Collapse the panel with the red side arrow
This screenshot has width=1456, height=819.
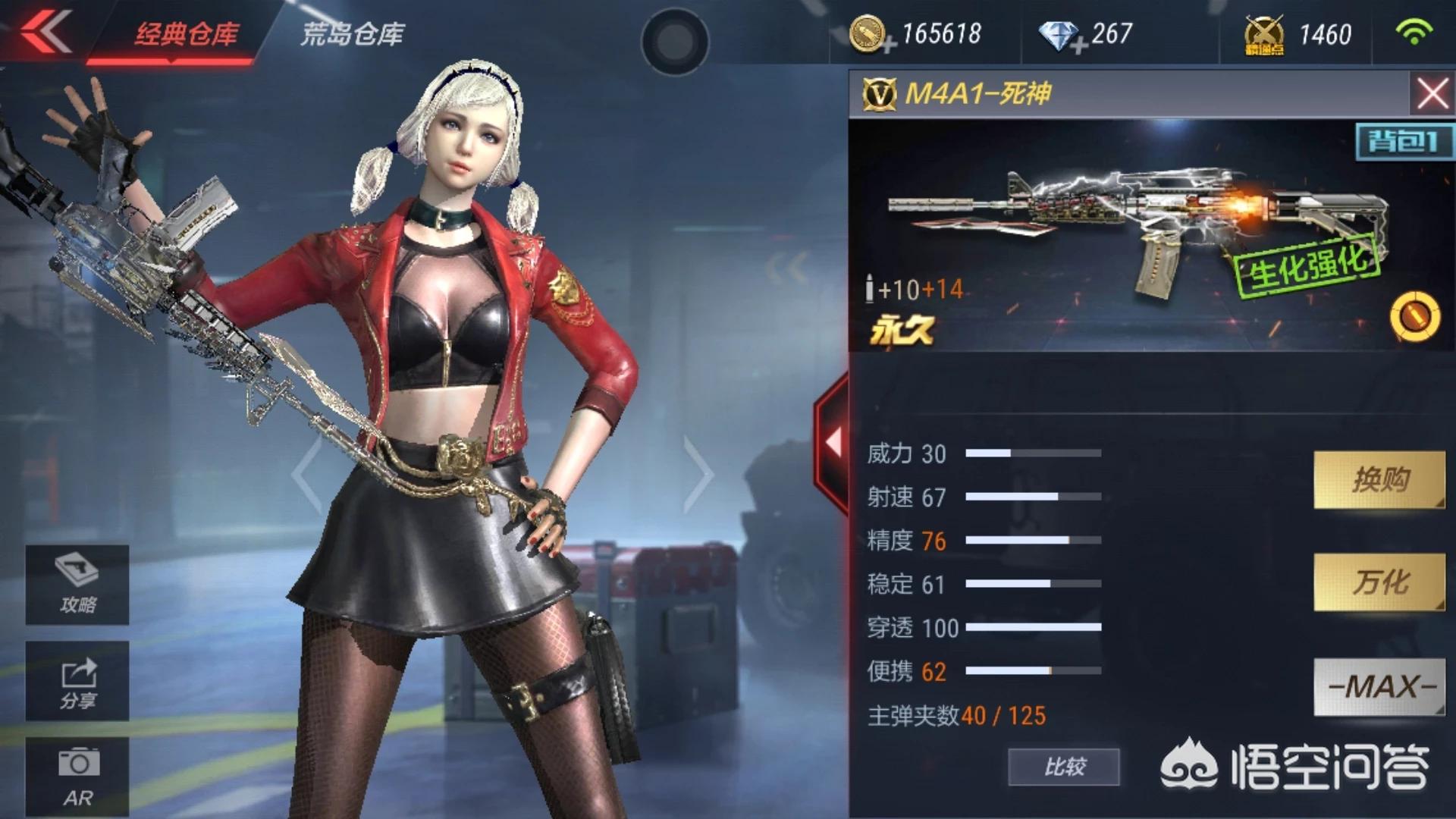(x=833, y=441)
